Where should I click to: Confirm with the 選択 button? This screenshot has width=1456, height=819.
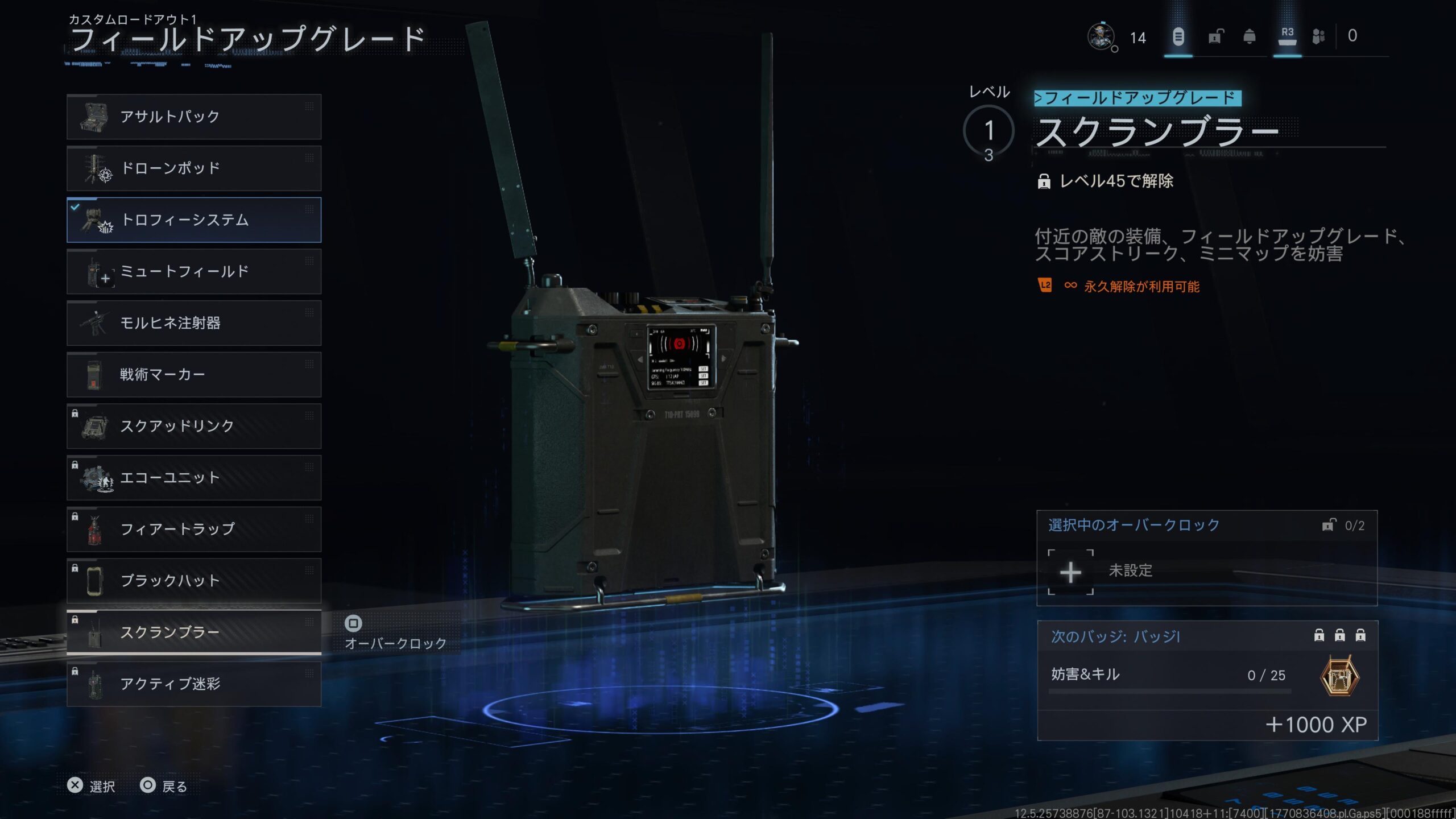[91, 786]
